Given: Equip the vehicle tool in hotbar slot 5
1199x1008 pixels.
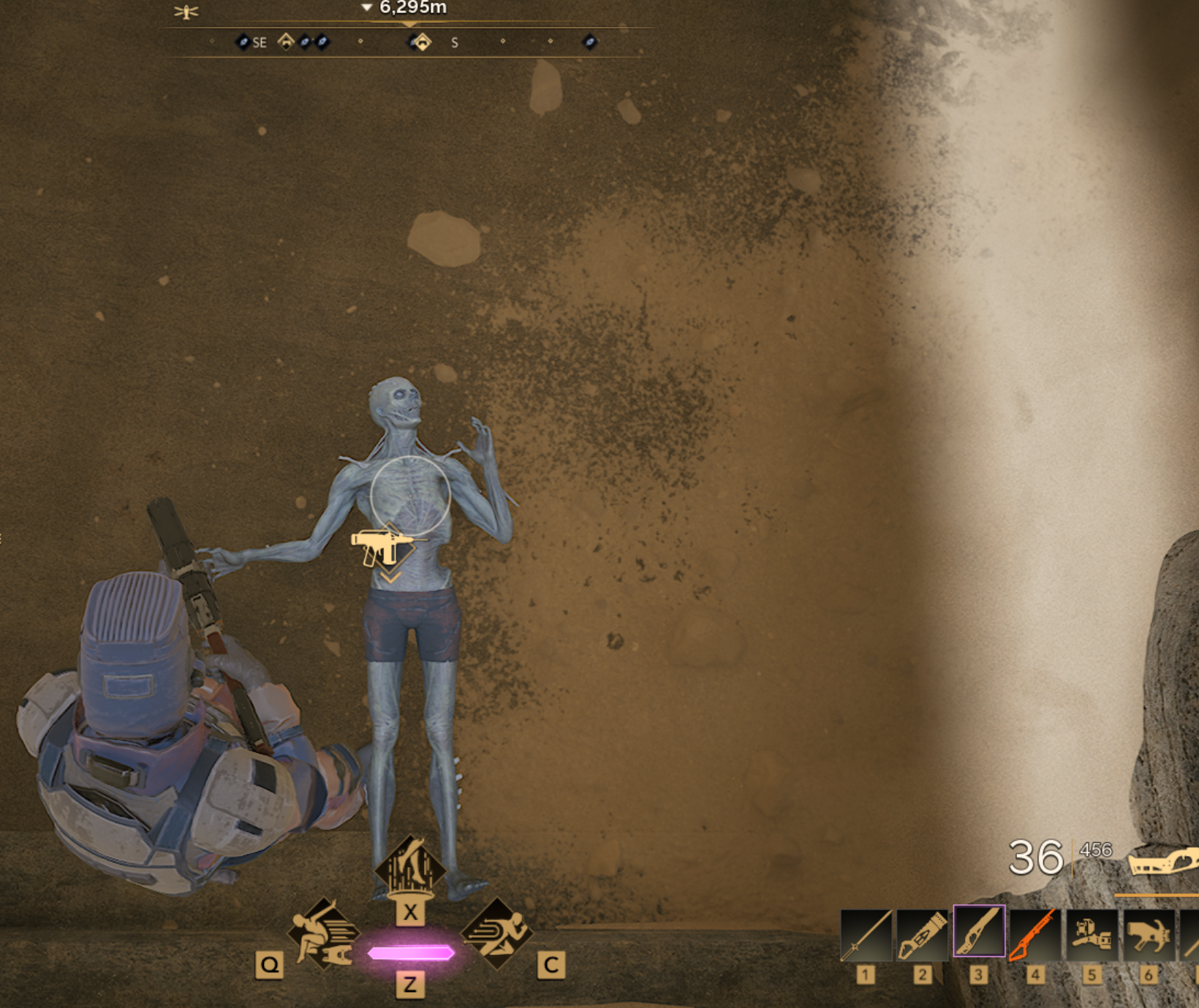Looking at the screenshot, I should pos(1092,933).
